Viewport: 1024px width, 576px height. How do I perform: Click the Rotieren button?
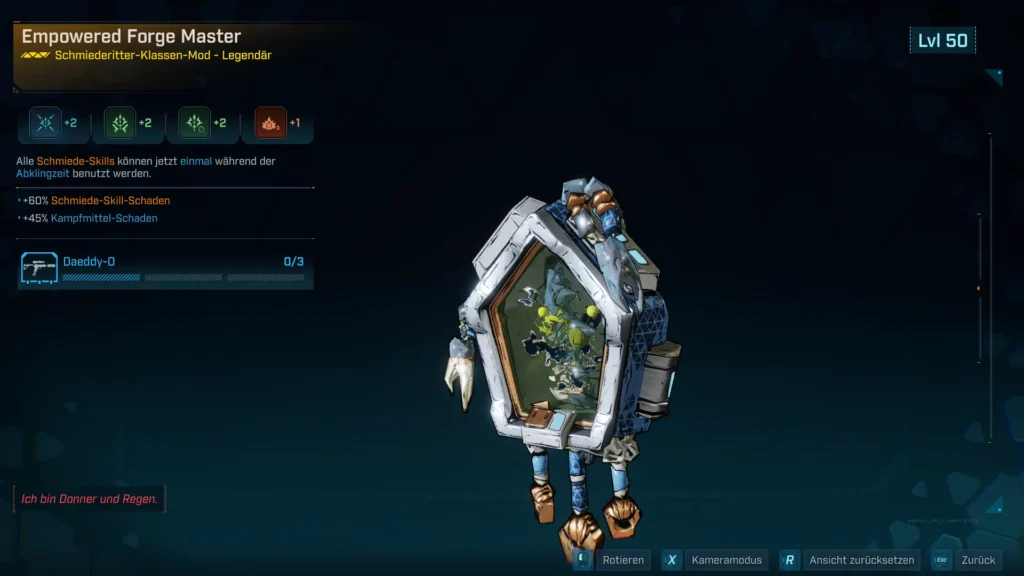pos(611,560)
